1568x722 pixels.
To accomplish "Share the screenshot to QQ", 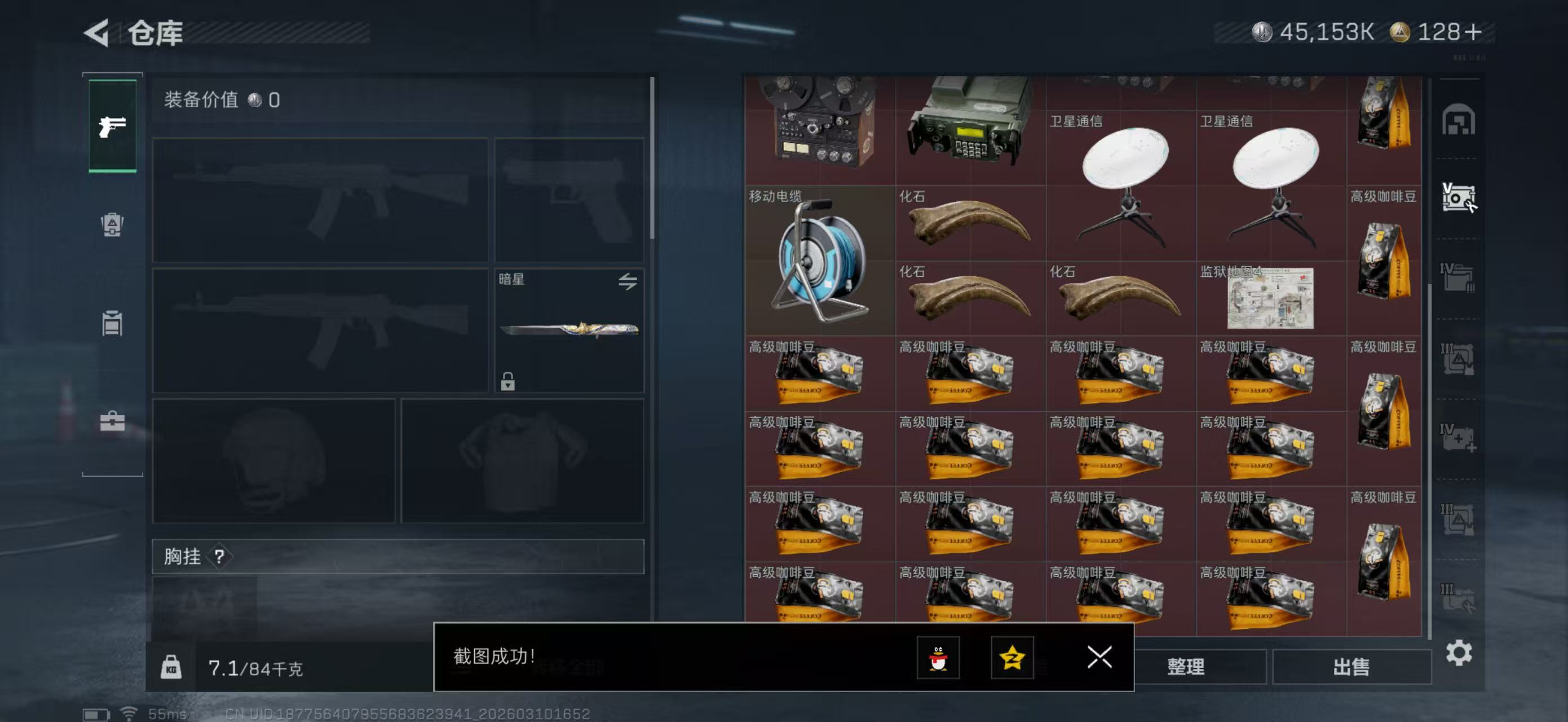I will [938, 658].
